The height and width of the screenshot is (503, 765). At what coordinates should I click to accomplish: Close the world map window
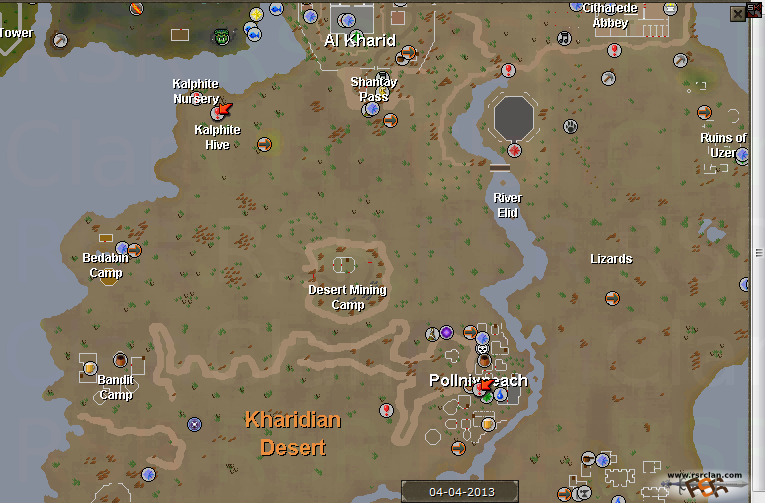(x=738, y=13)
